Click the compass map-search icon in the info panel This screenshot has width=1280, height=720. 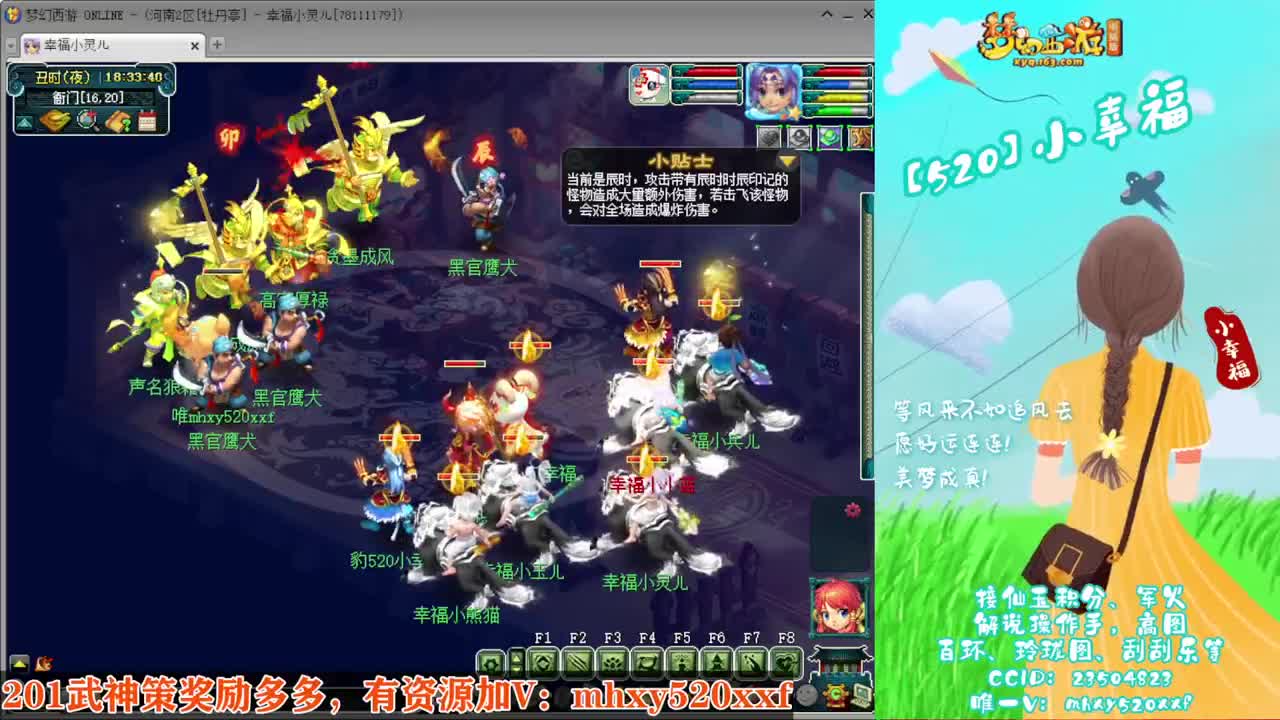point(85,121)
